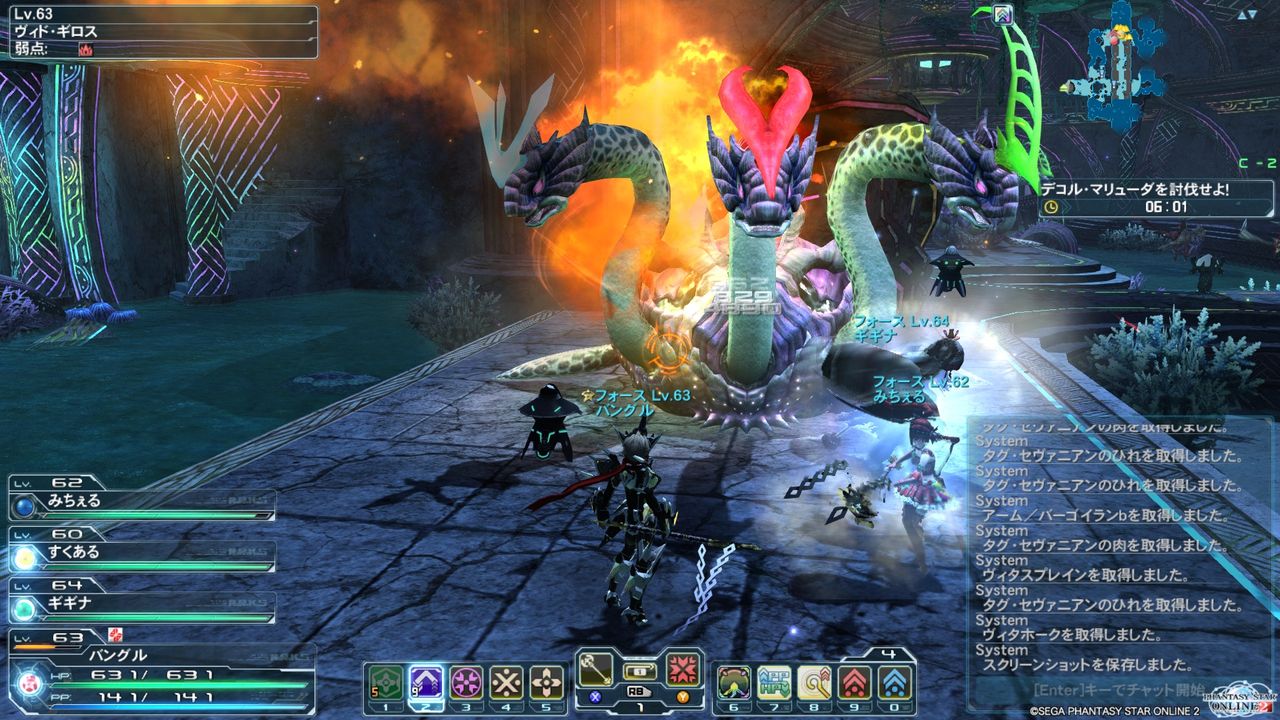Cast the red chevron buff in slot 9

pyautogui.click(x=854, y=682)
